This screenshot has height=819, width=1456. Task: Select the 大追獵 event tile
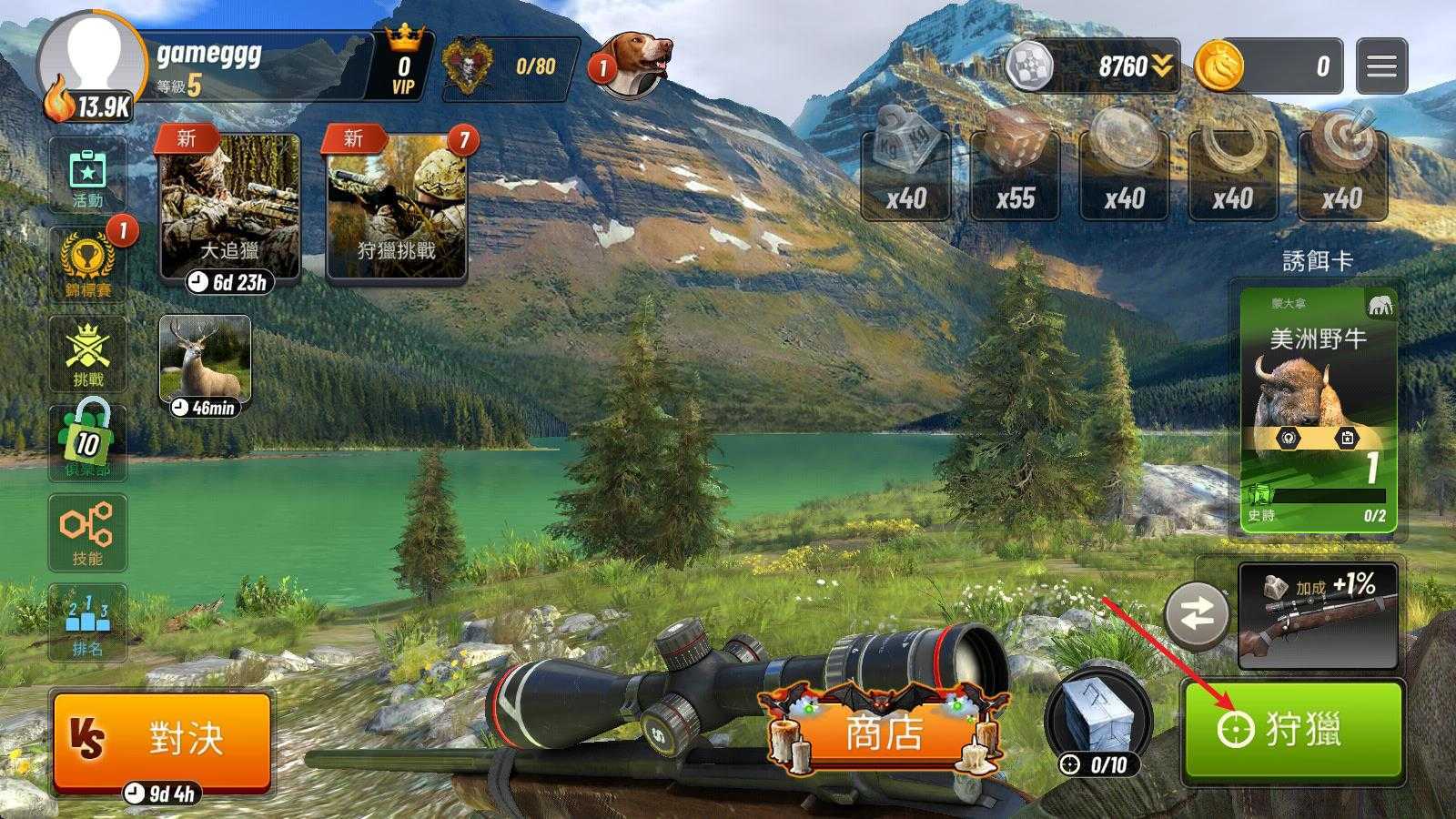click(x=229, y=207)
